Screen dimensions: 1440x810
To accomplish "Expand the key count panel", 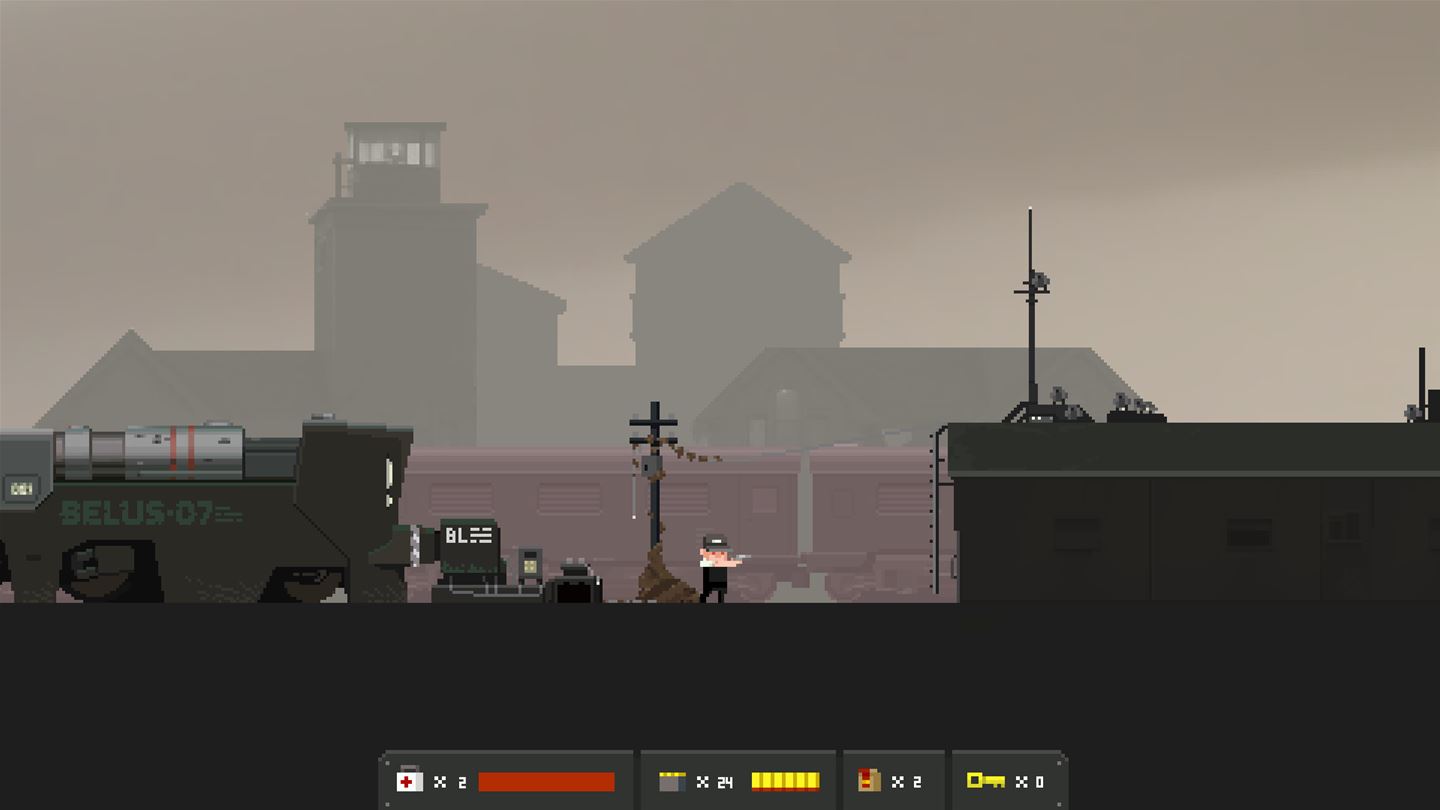I will click(x=1010, y=781).
